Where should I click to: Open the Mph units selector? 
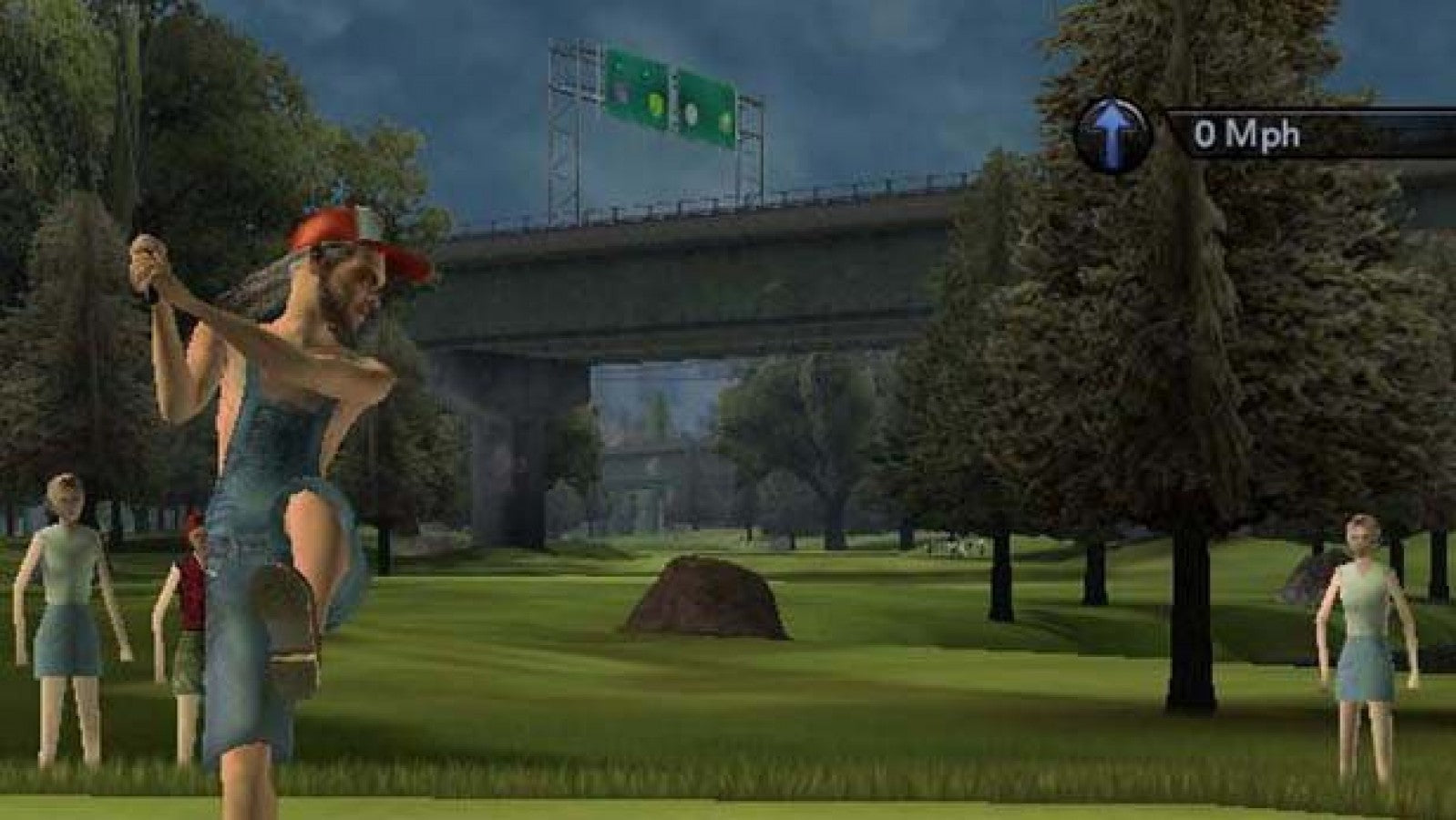coord(1274,133)
